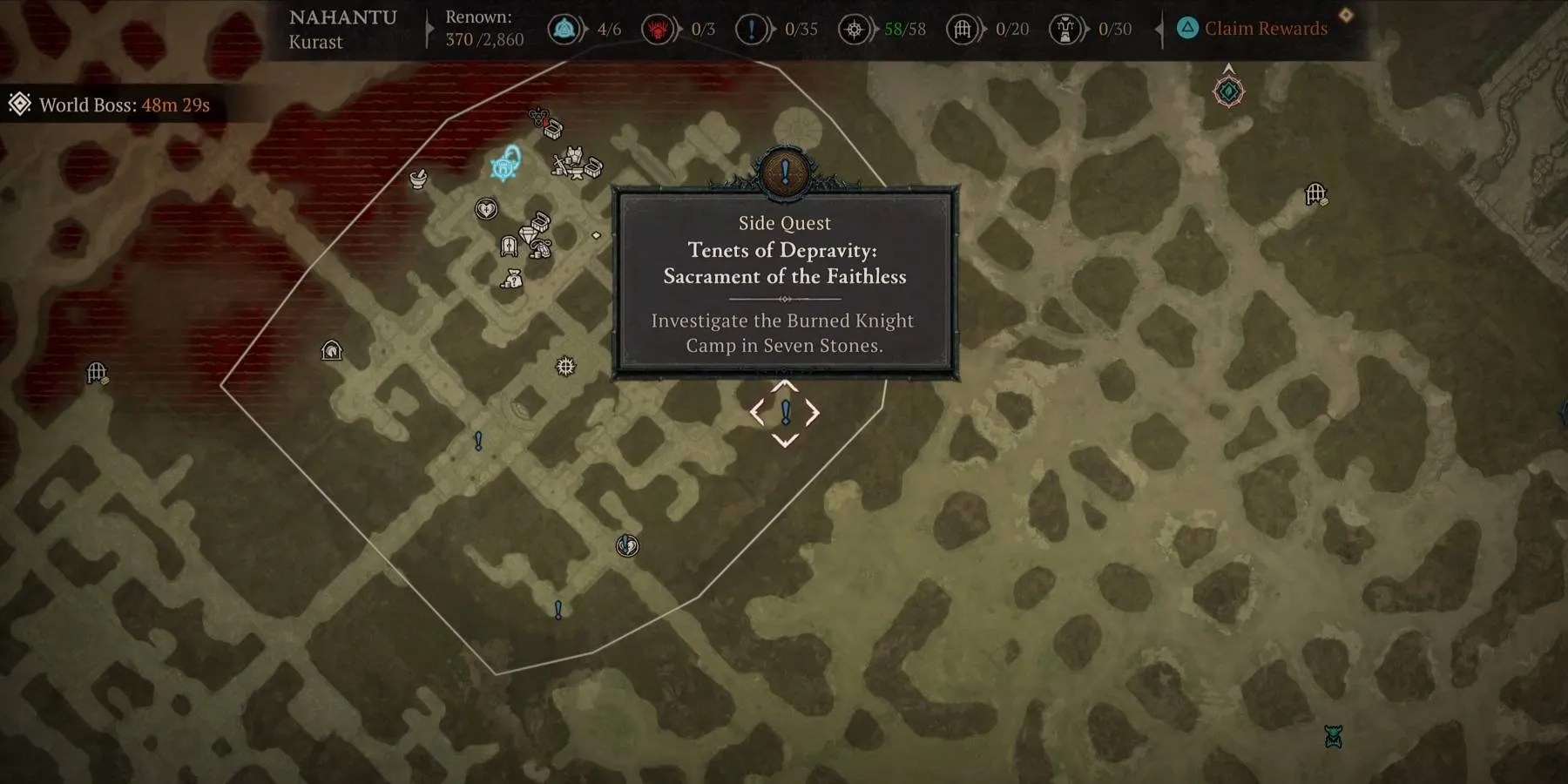Select the glowing blue Kurast waypoint

tap(505, 164)
